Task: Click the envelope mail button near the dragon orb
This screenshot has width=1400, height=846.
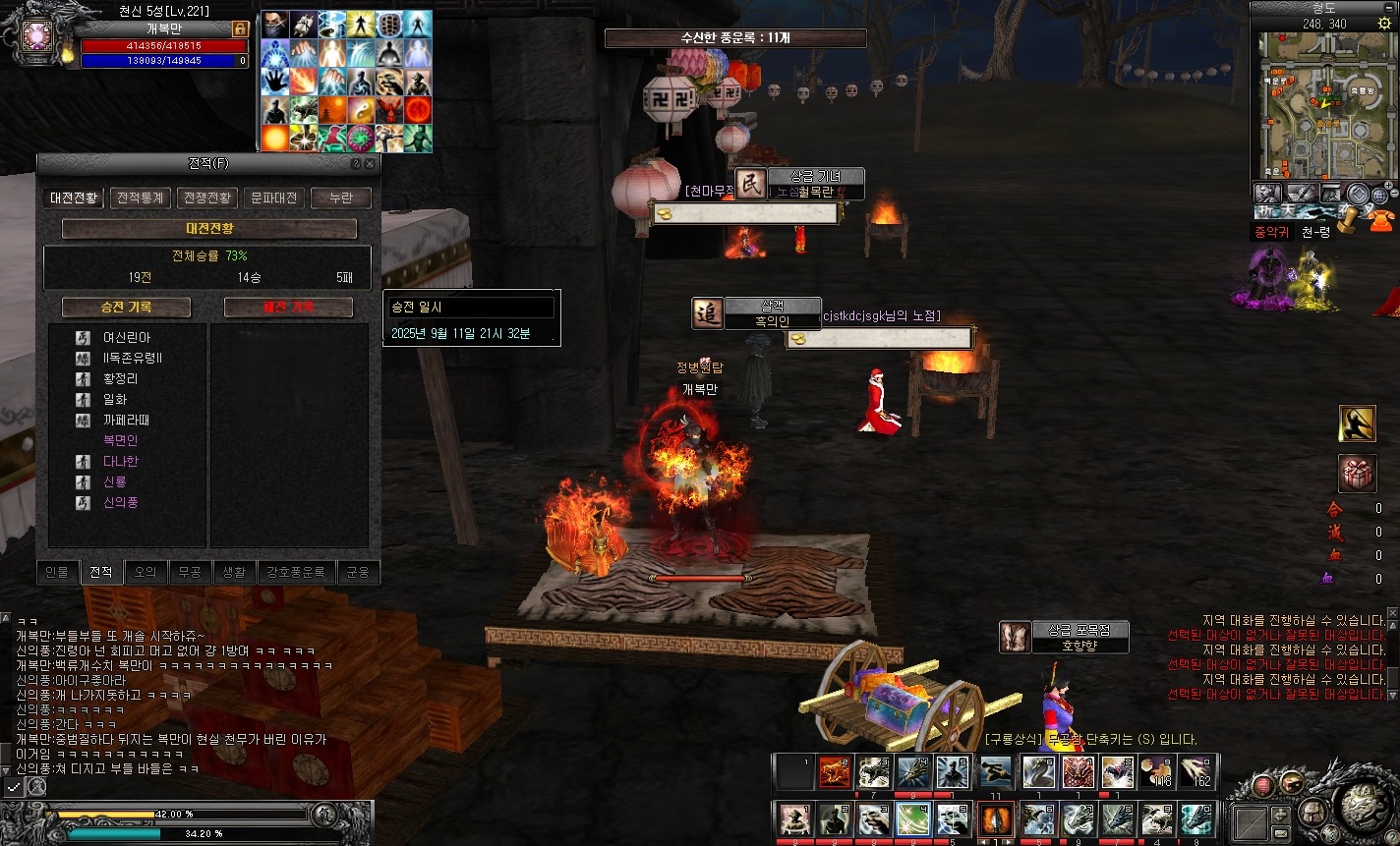Action: 1280,833
